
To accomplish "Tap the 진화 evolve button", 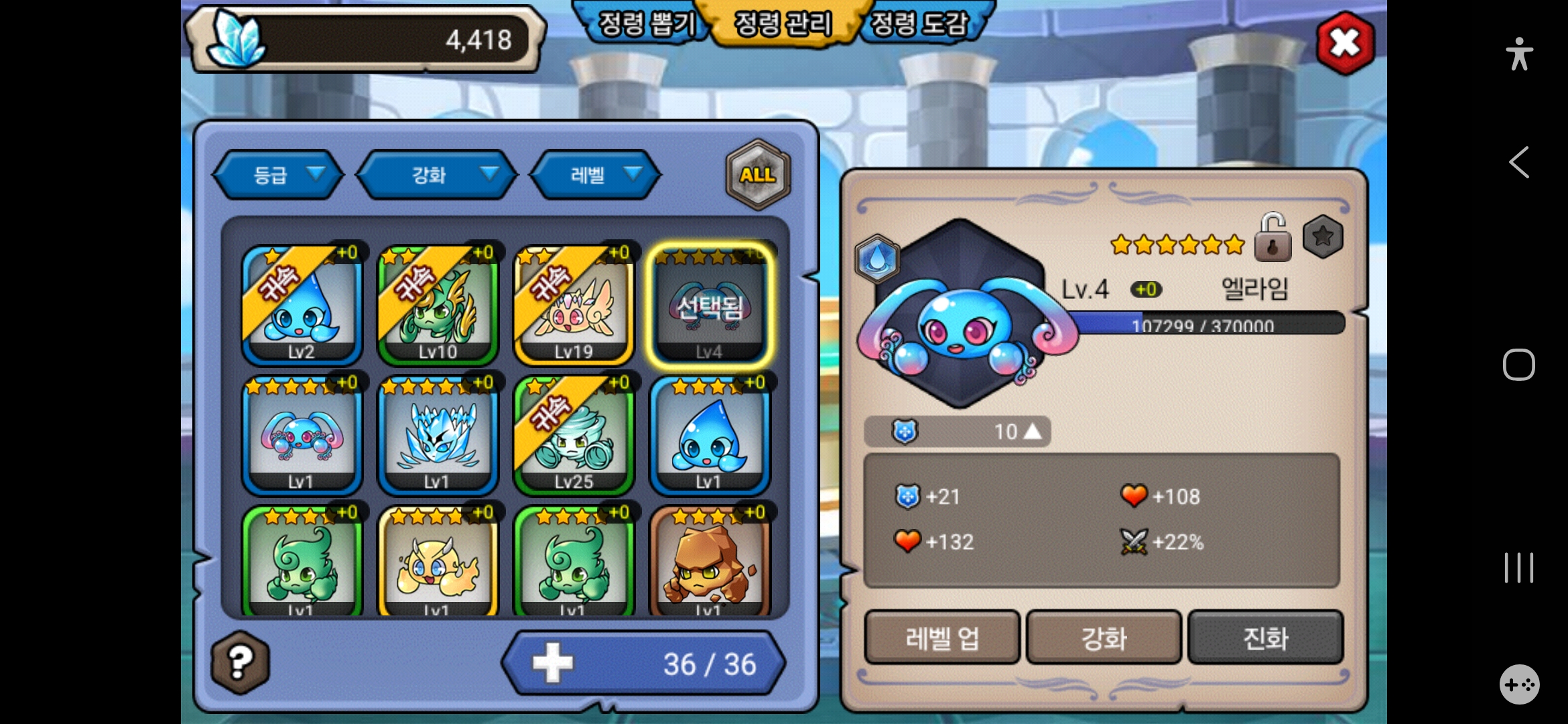I will (1265, 638).
